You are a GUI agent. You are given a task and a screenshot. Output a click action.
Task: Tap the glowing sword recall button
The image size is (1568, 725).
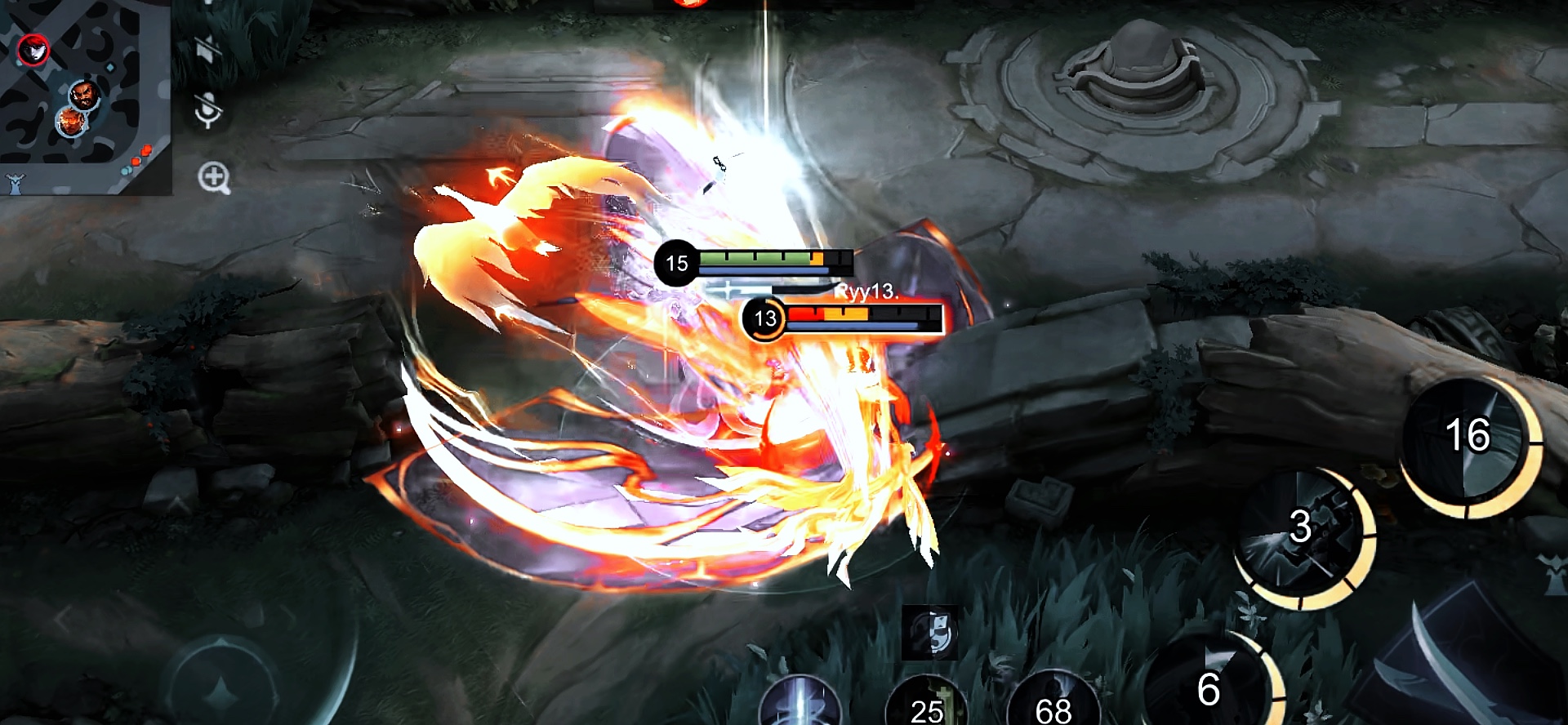[800, 704]
